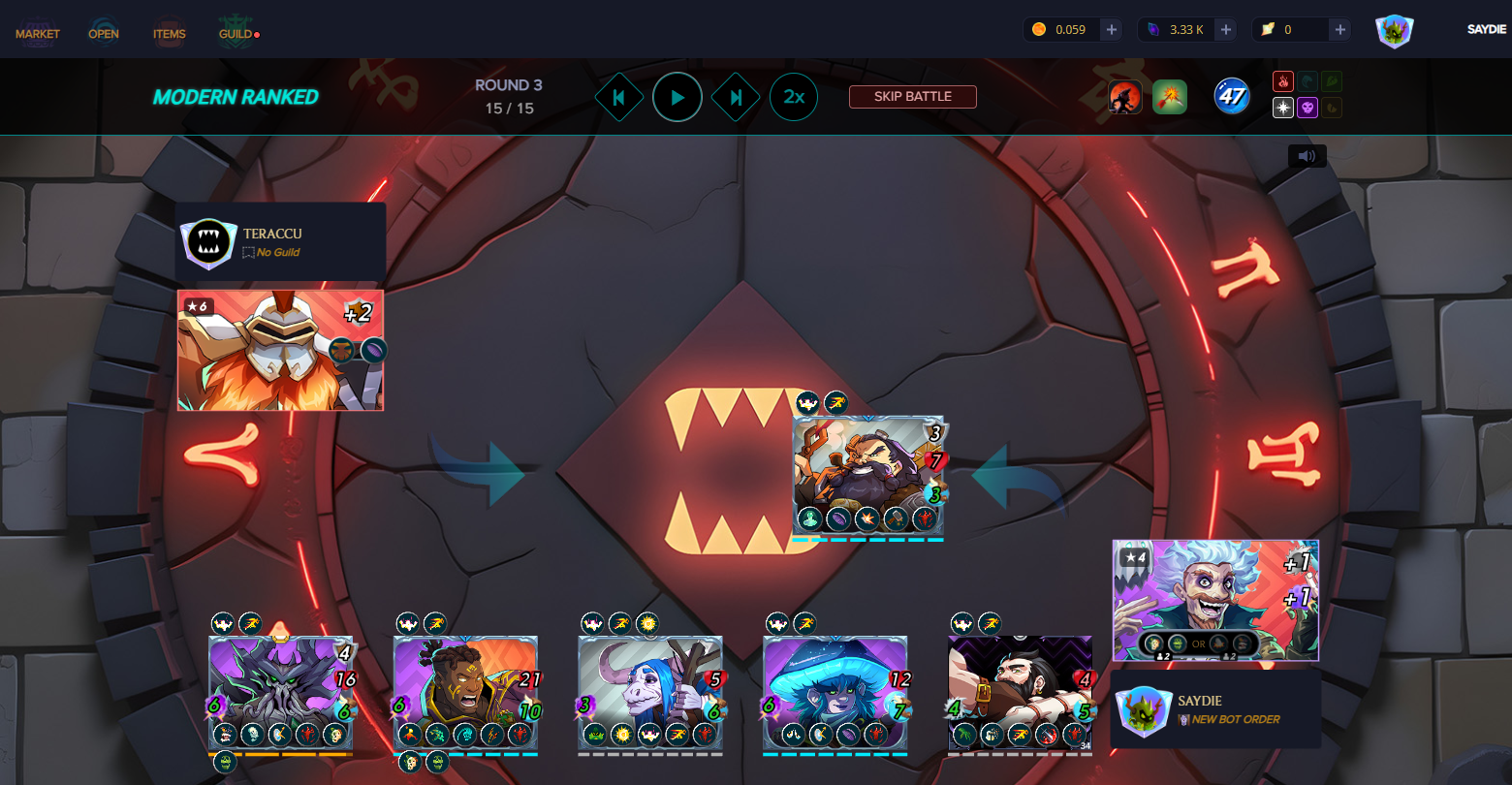Add more purple crystal currency

[1226, 30]
